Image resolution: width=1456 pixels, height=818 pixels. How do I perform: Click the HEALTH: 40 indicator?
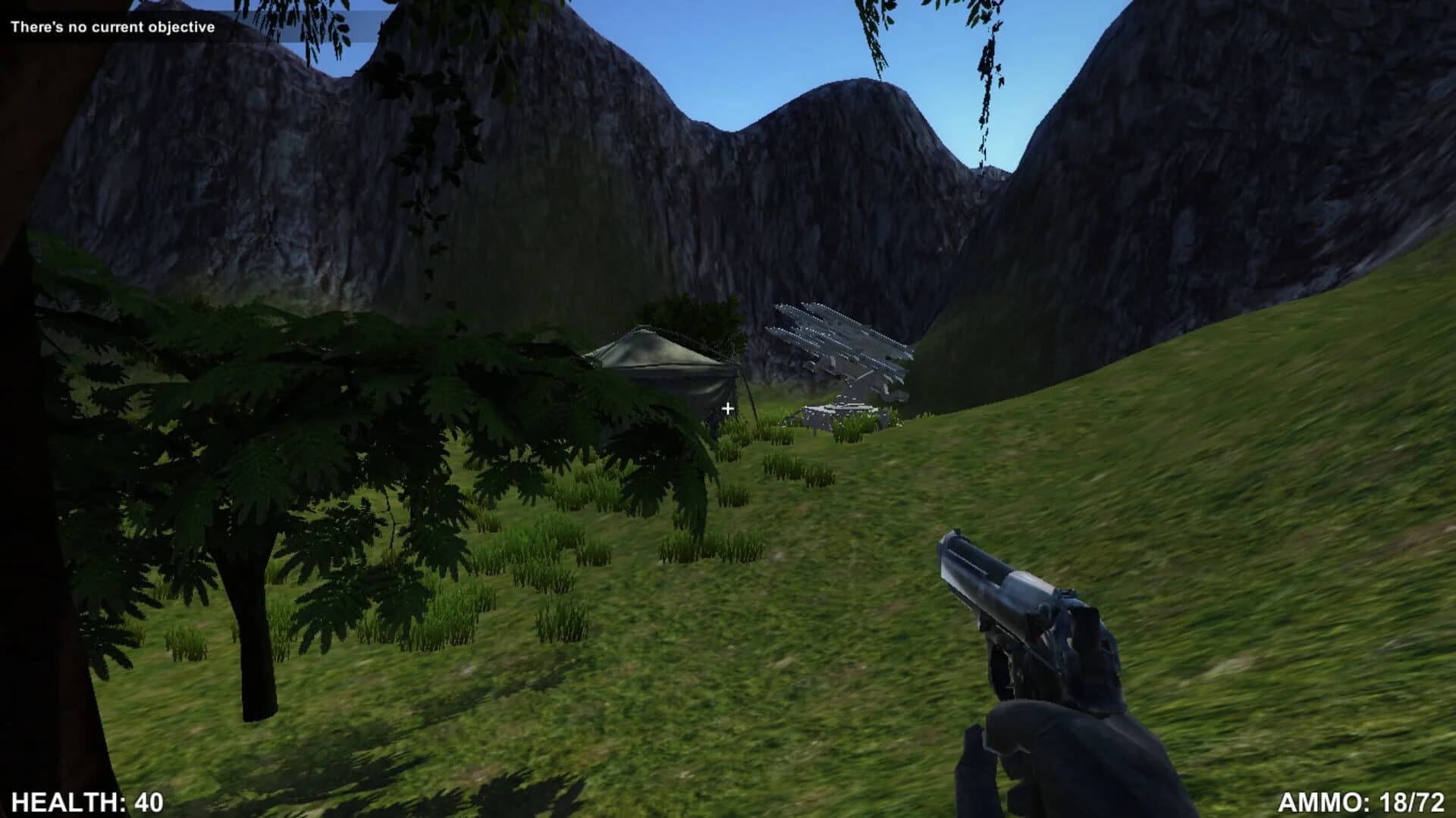(x=86, y=800)
